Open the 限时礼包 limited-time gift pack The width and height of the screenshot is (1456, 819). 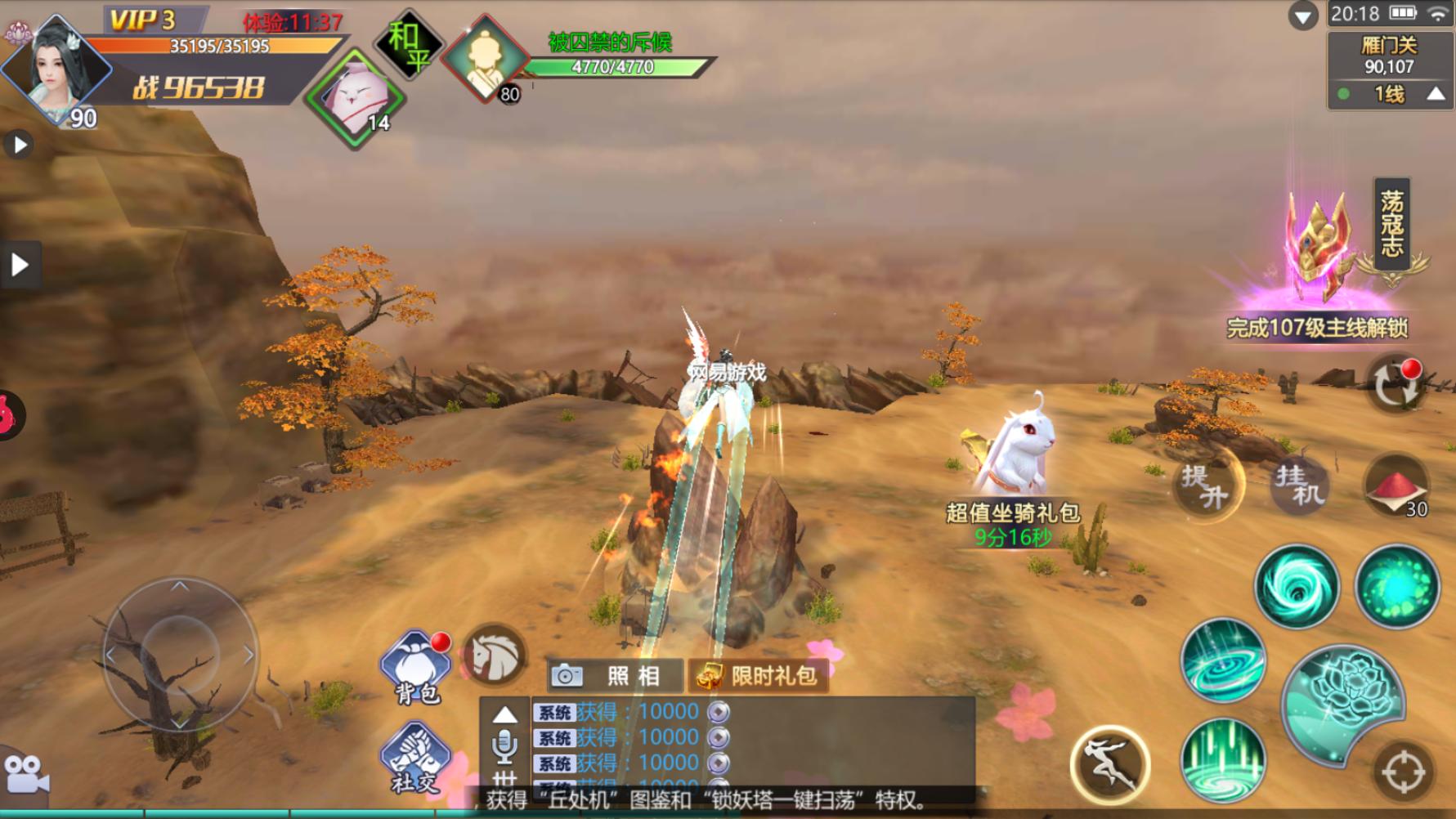coord(758,676)
